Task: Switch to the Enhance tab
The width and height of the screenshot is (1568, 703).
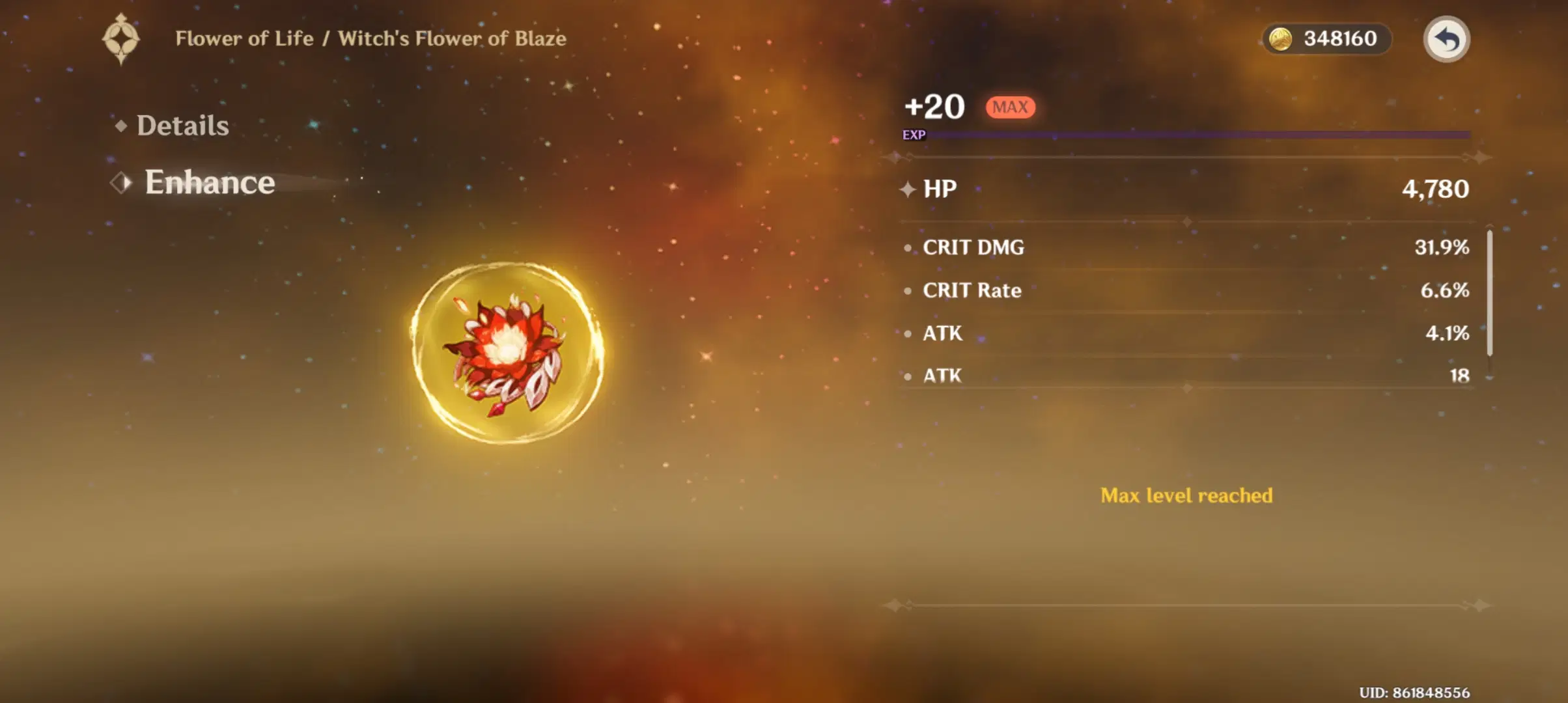Action: 208,183
